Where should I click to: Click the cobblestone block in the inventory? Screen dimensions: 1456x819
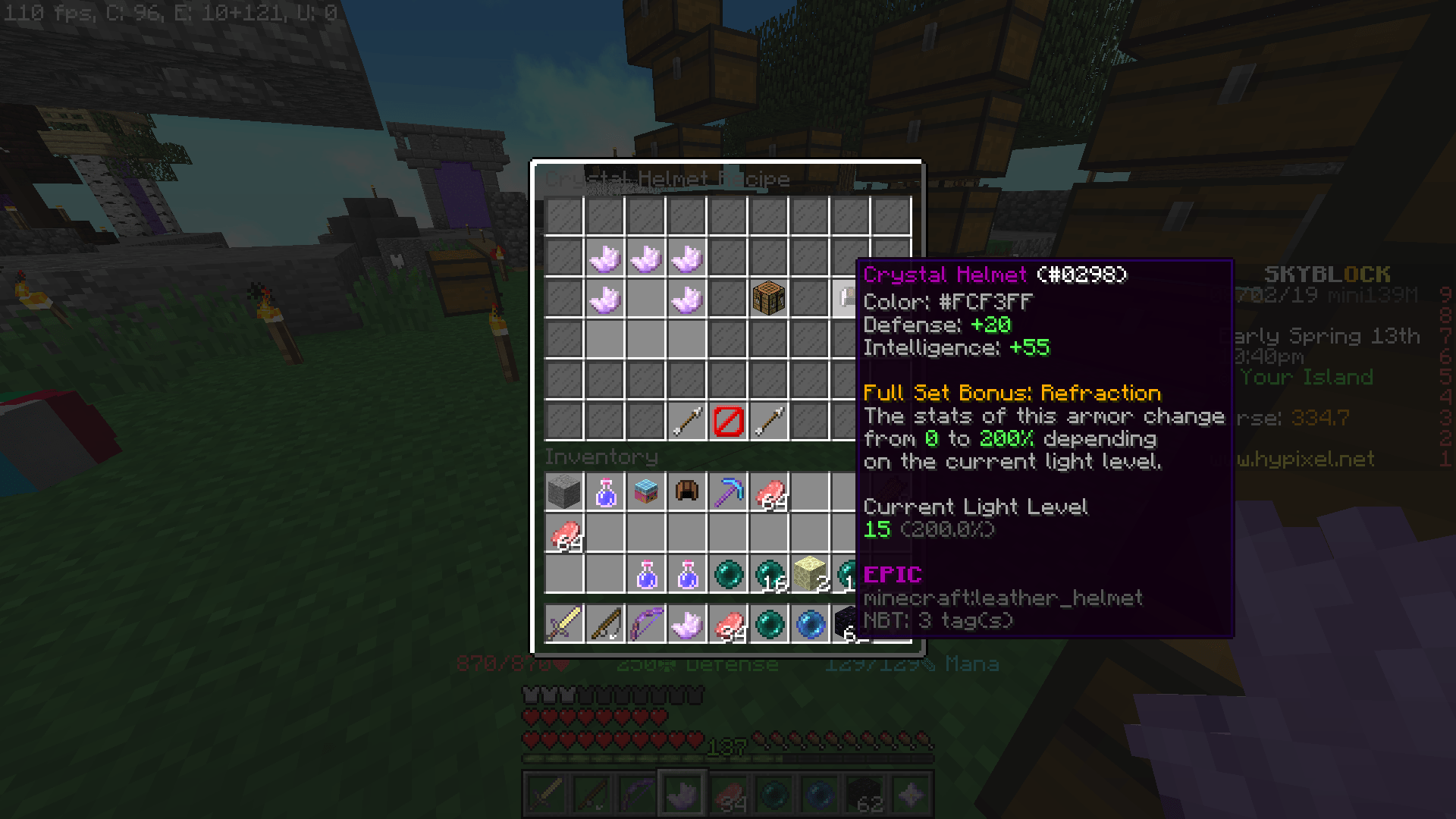coord(564,492)
